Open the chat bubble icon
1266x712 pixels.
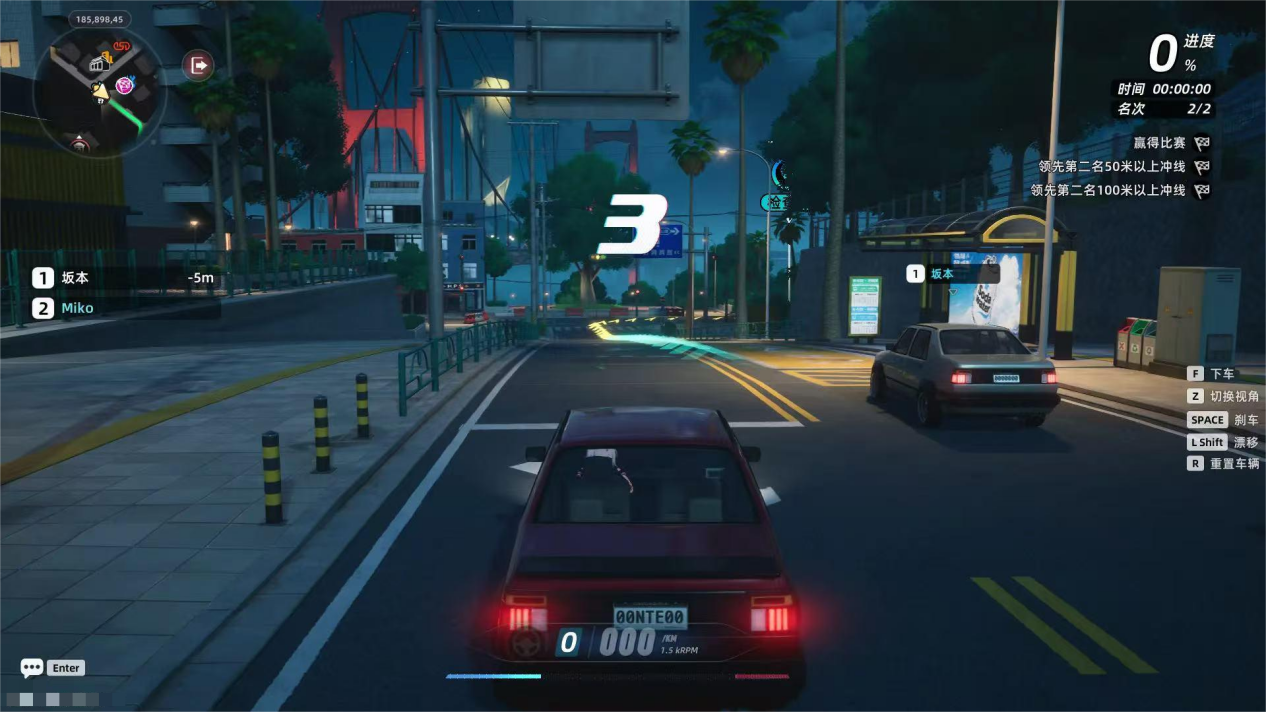(32, 667)
